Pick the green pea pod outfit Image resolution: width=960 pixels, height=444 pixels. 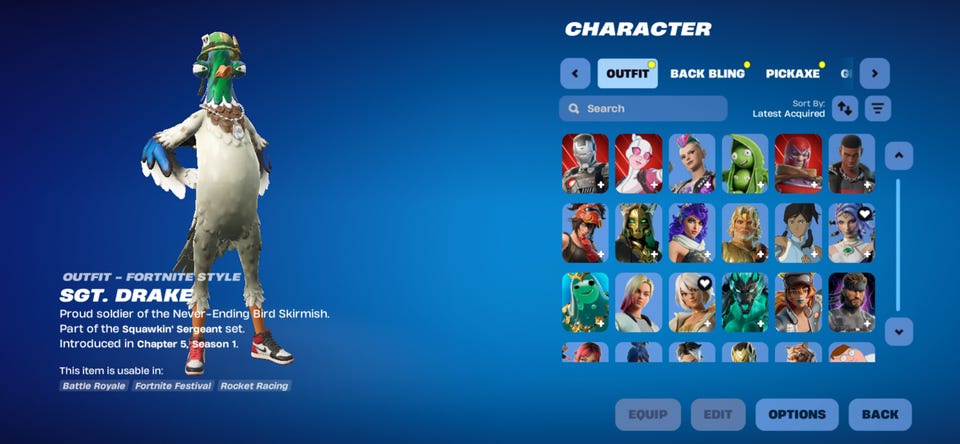tap(745, 163)
